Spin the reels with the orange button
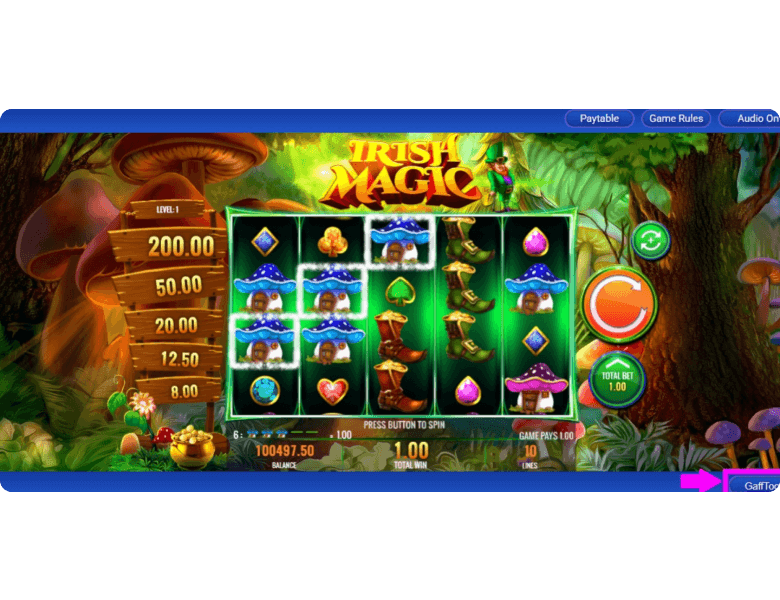Screen dimensions: 780x600 tap(619, 304)
